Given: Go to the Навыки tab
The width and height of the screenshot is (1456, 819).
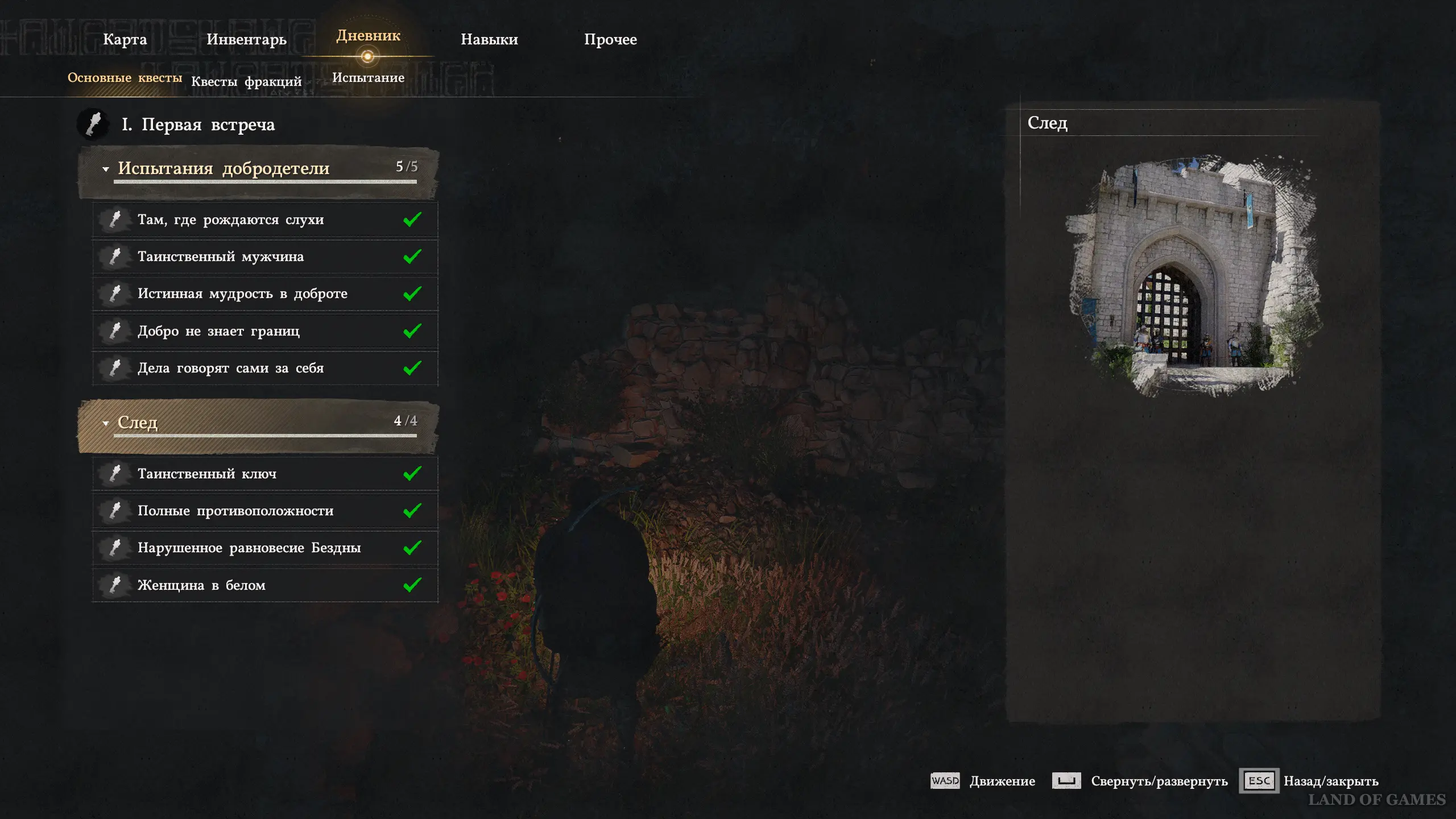Looking at the screenshot, I should pos(489,39).
